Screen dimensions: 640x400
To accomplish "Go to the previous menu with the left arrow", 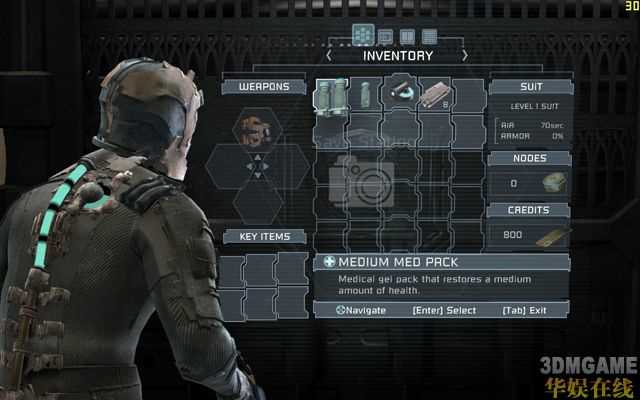I will point(329,56).
